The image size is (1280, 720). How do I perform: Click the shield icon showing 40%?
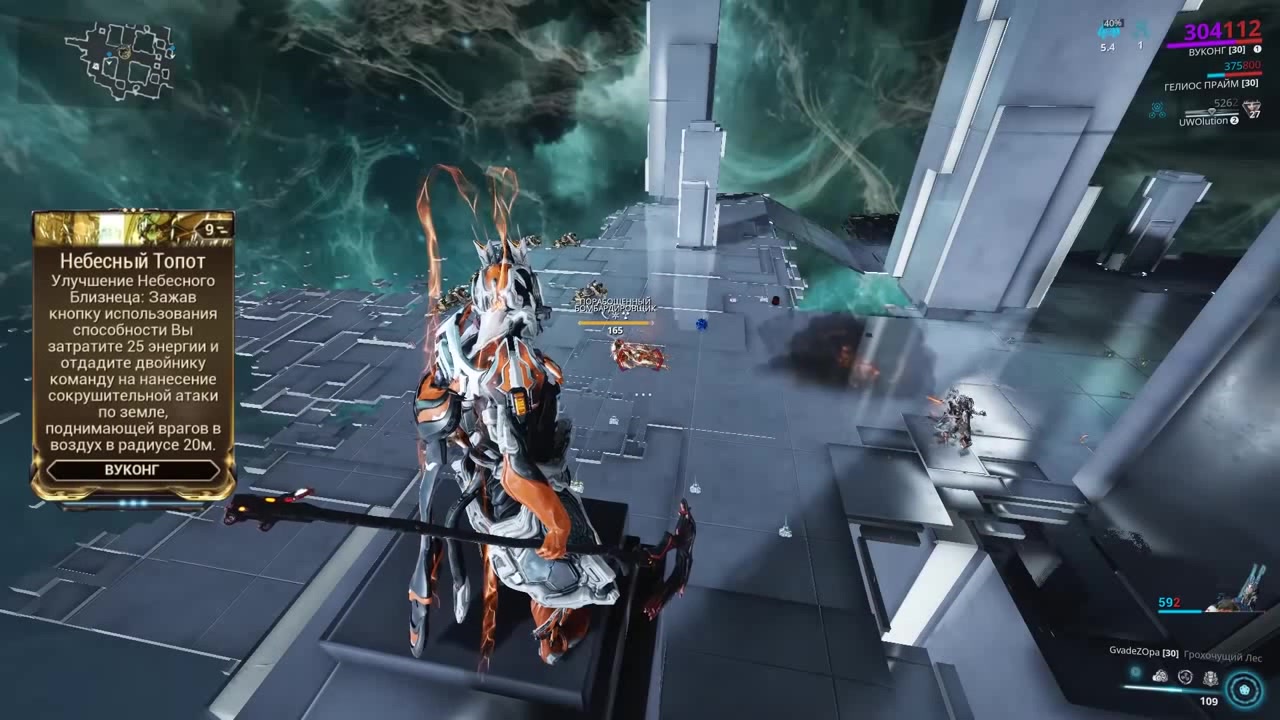coord(1112,23)
